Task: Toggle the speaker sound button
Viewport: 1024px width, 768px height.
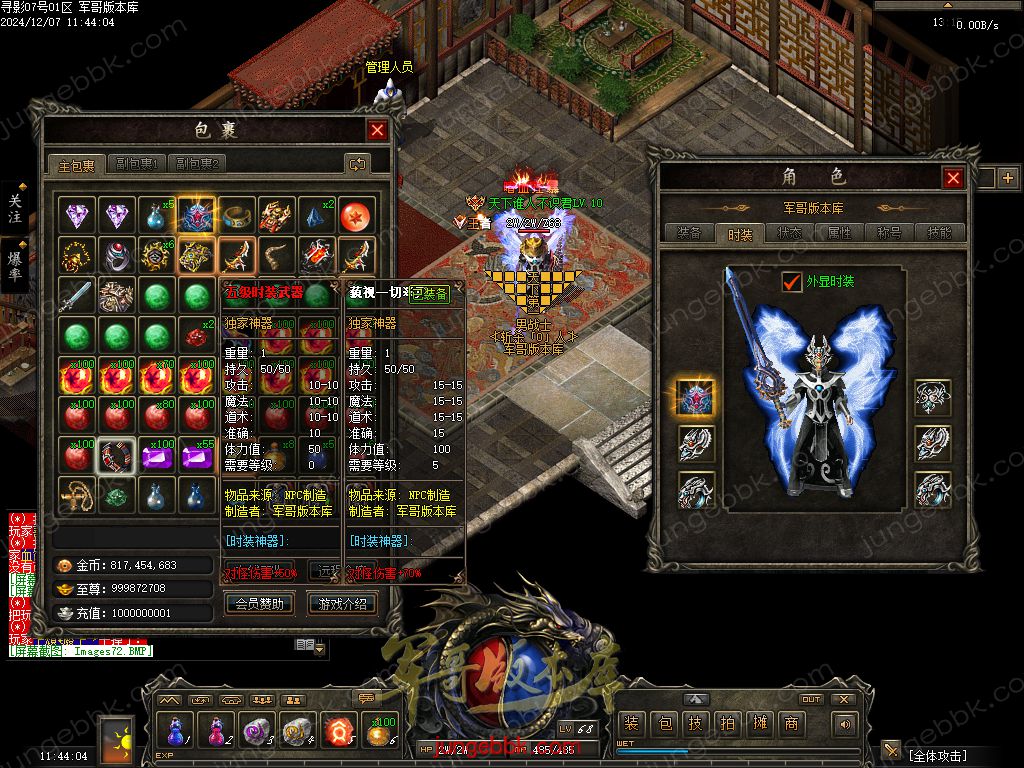Action: click(x=846, y=724)
